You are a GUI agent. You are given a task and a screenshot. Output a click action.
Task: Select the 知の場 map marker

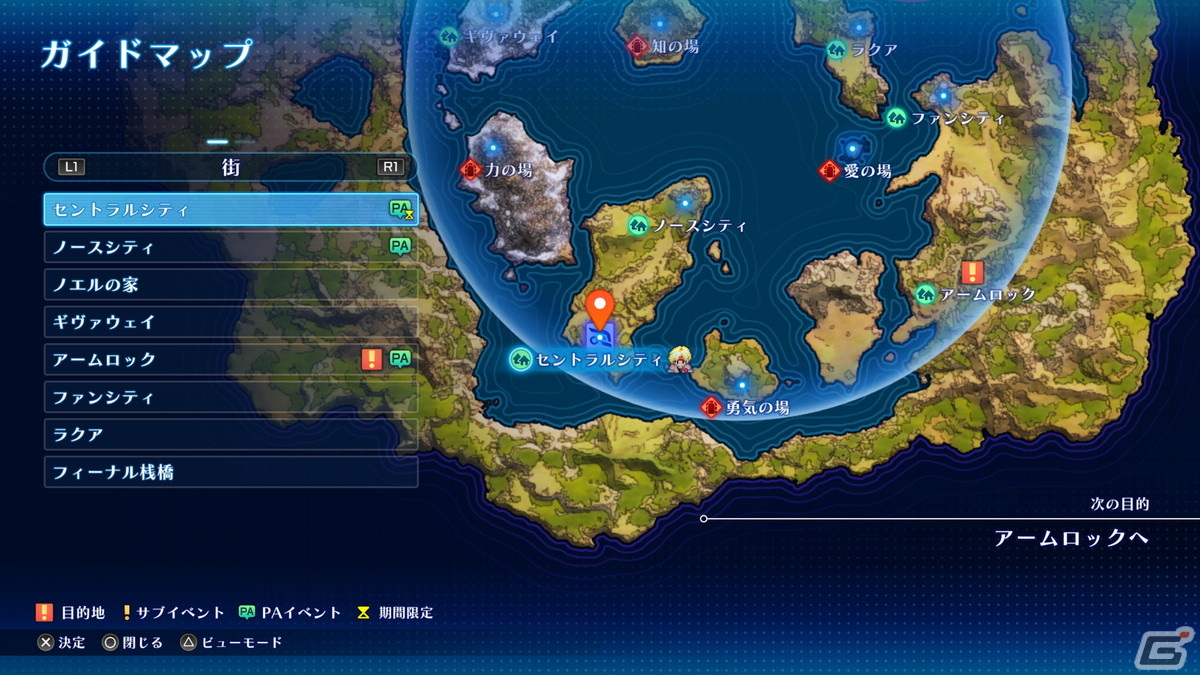[x=637, y=46]
